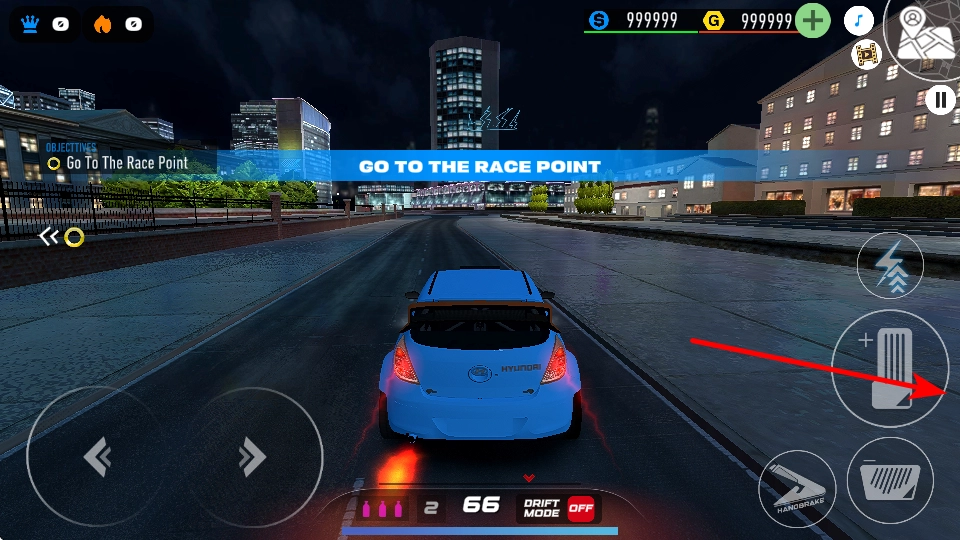Open the film reel video icon
The height and width of the screenshot is (540, 960).
[x=865, y=54]
